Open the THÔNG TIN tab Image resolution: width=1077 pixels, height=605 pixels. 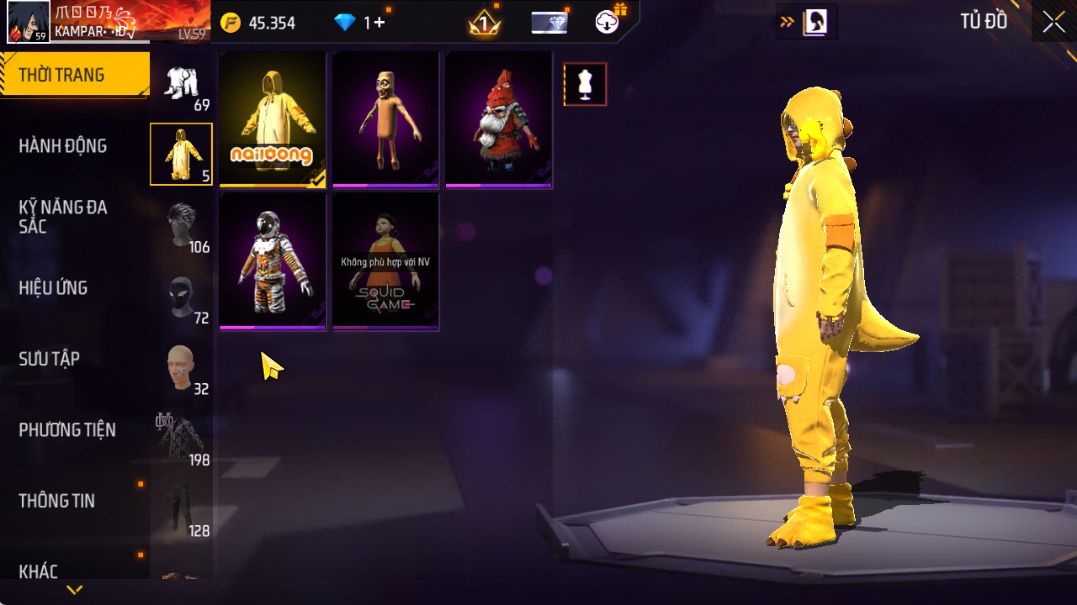[57, 501]
